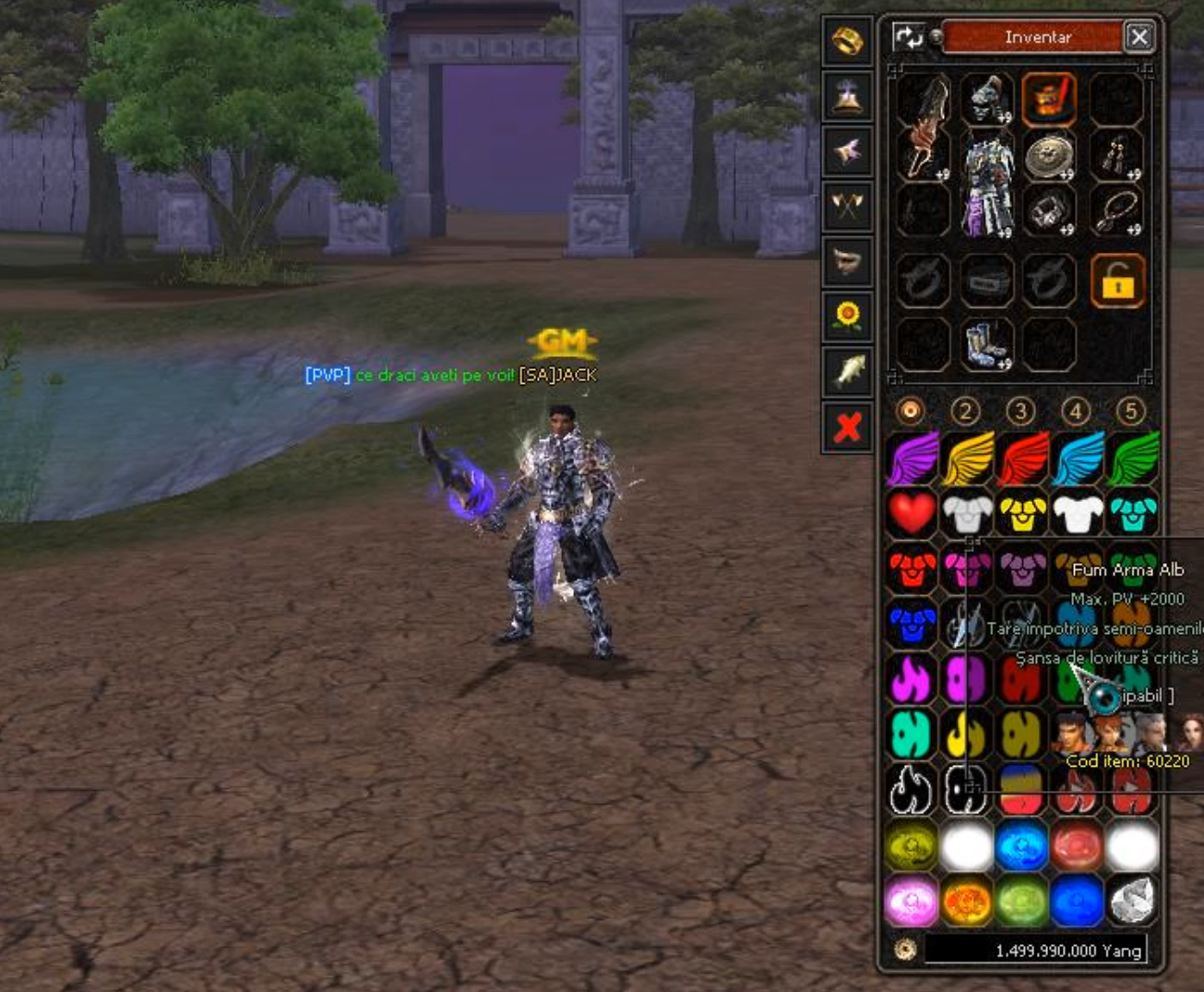Click the red heart item
1204x992 pixels.
912,512
